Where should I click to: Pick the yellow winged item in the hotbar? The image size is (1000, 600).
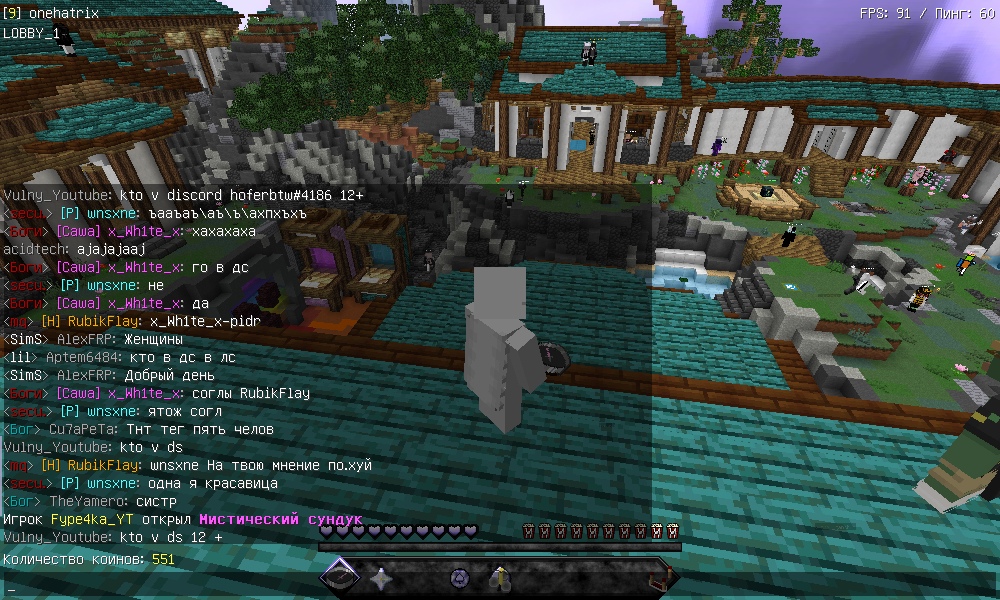click(499, 577)
